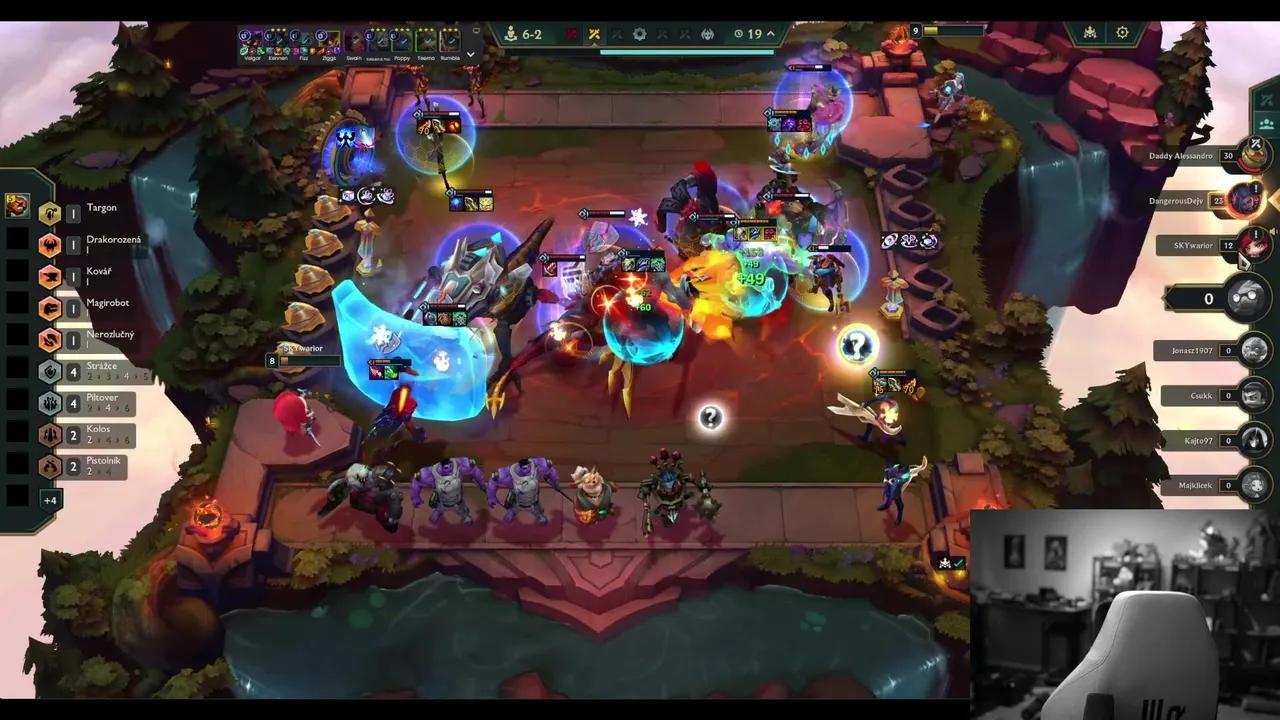The image size is (1280, 720).
Task: Toggle the green checkmark above the bench
Action: tap(957, 563)
